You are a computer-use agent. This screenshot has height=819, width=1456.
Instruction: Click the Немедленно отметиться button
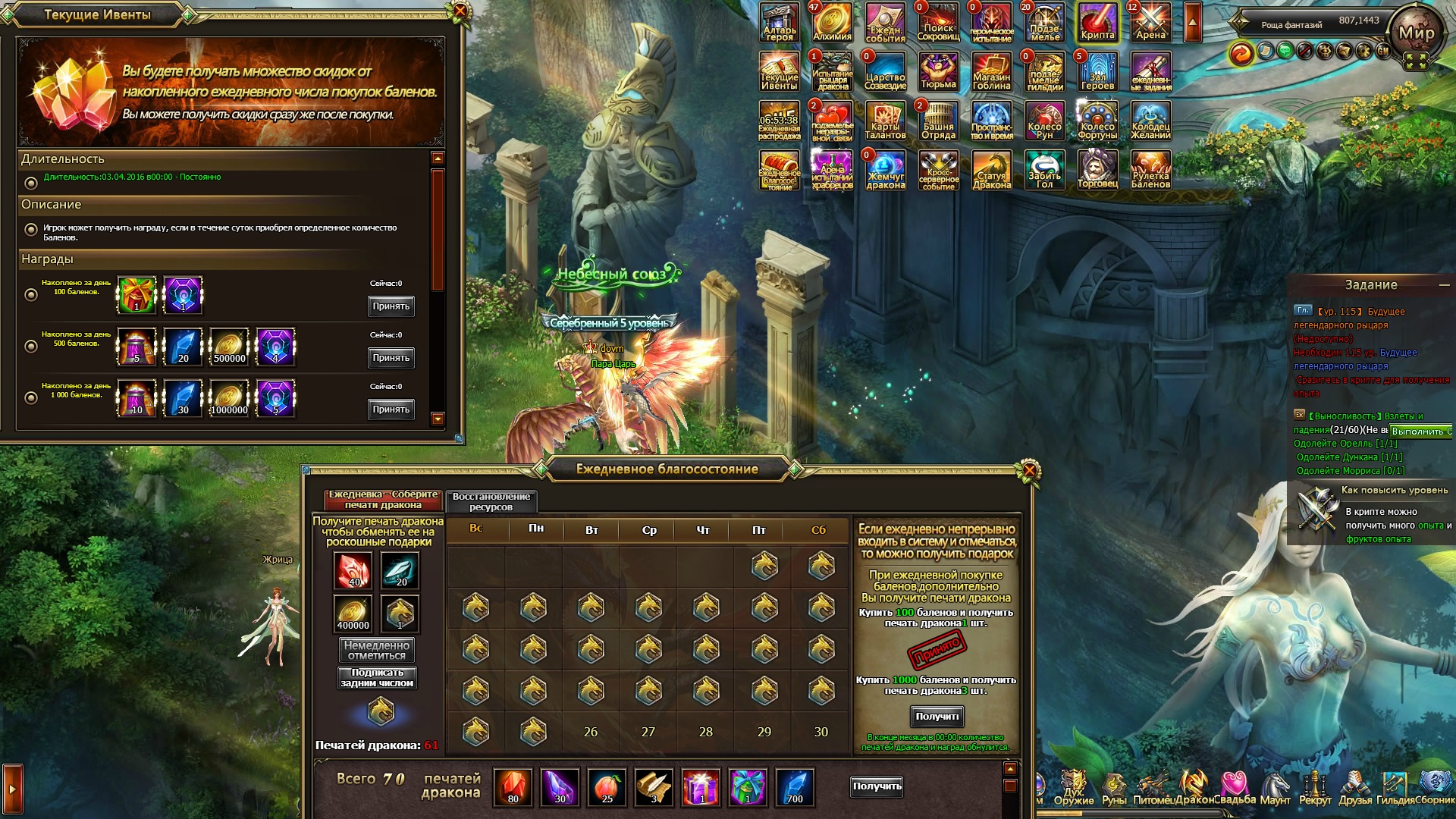[377, 650]
